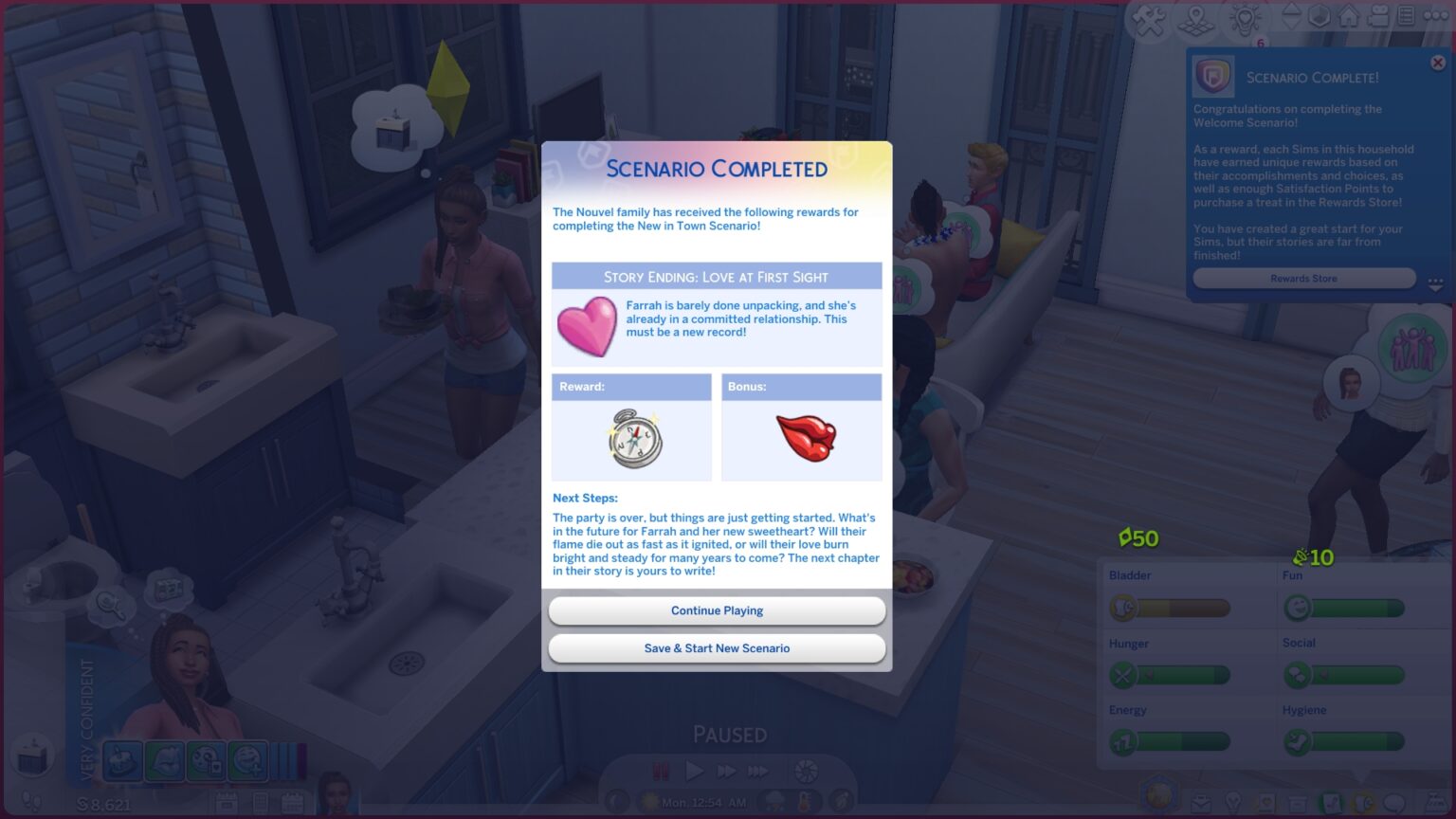Expand more options with the three-dots icon
Image resolution: width=1456 pixels, height=819 pixels.
1437,16
